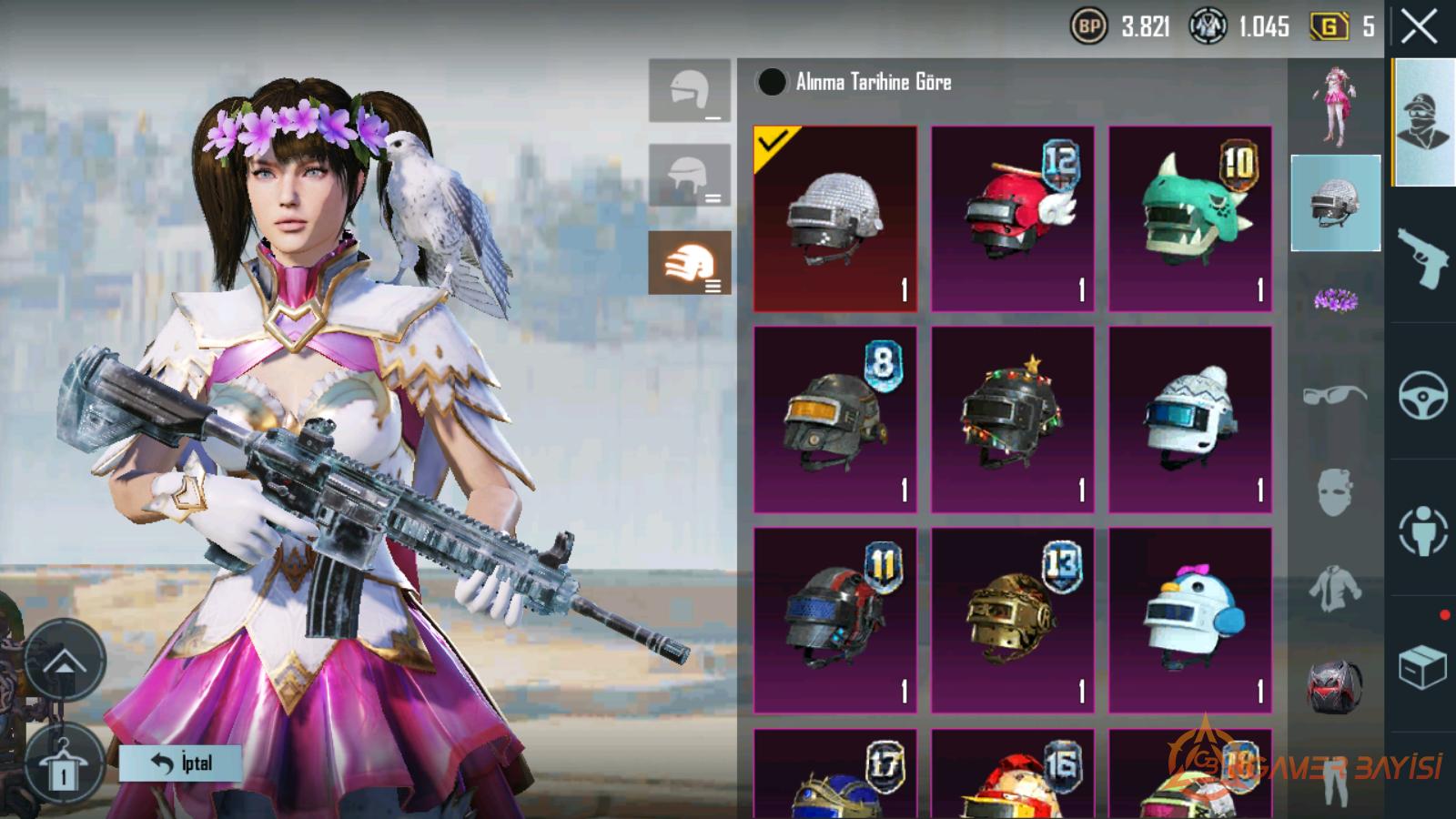Pick the golden level 13 helmet
Viewport: 1456px width, 819px height.
tap(1012, 620)
